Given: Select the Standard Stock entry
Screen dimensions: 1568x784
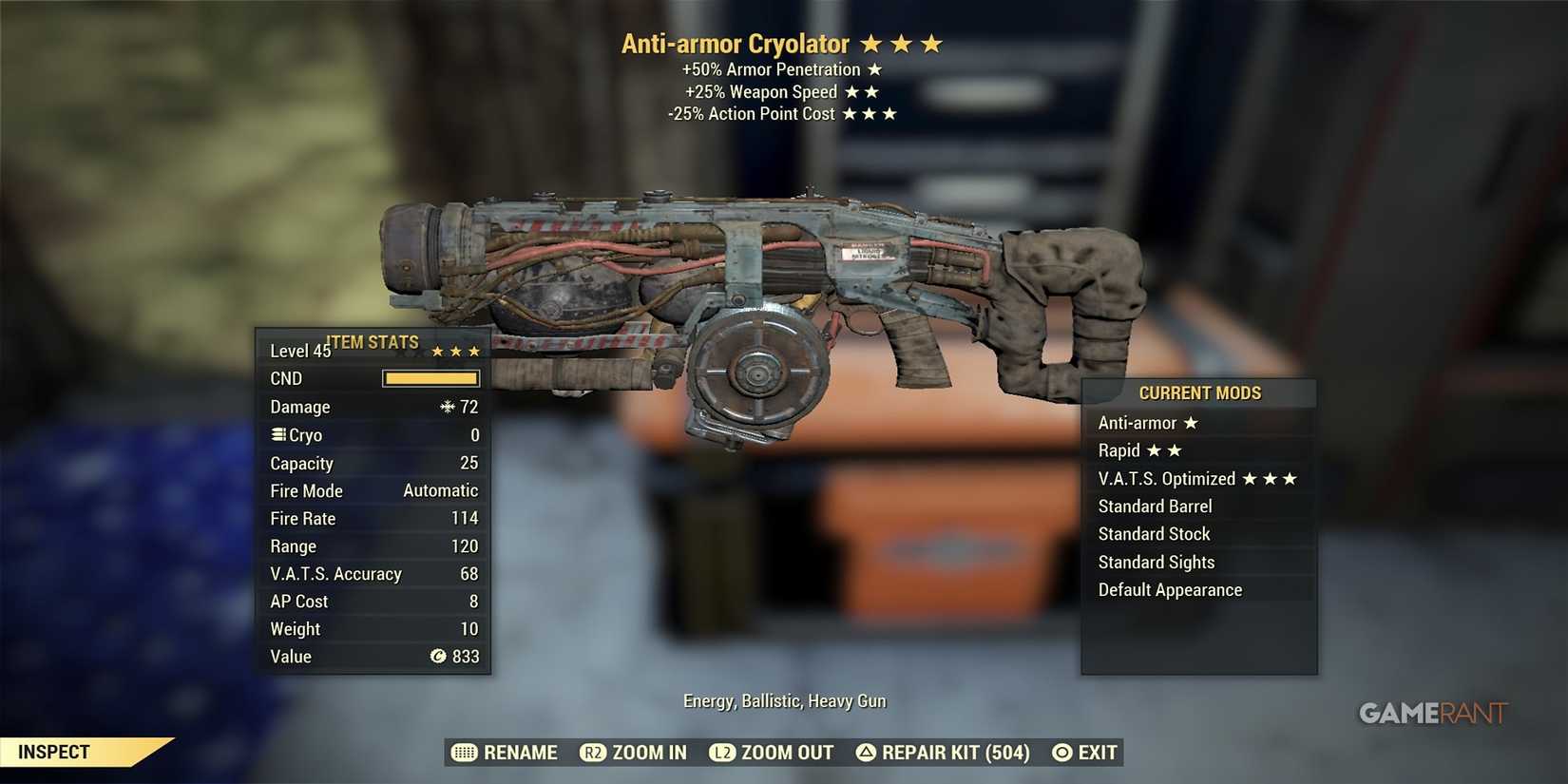Looking at the screenshot, I should coord(1198,534).
